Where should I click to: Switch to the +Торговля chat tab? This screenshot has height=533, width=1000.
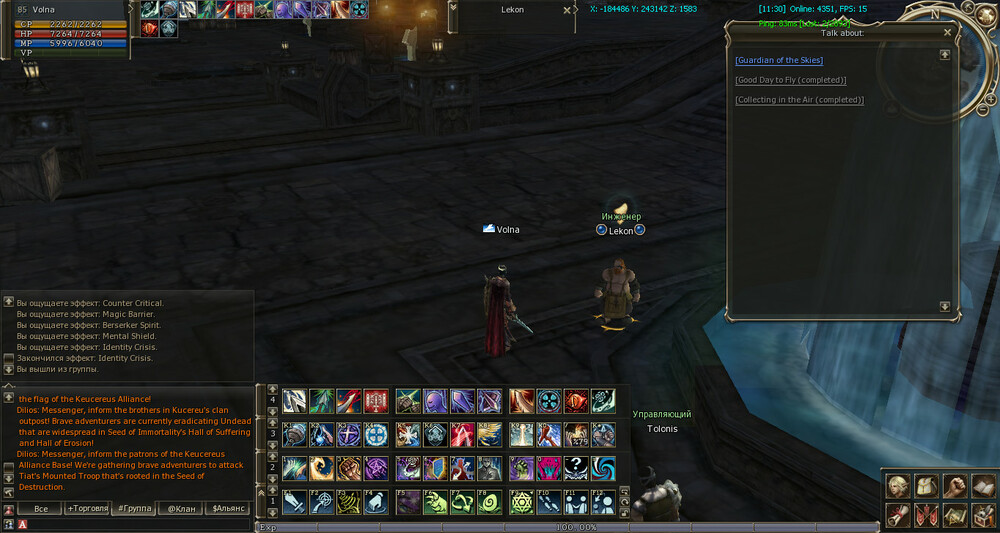point(88,509)
